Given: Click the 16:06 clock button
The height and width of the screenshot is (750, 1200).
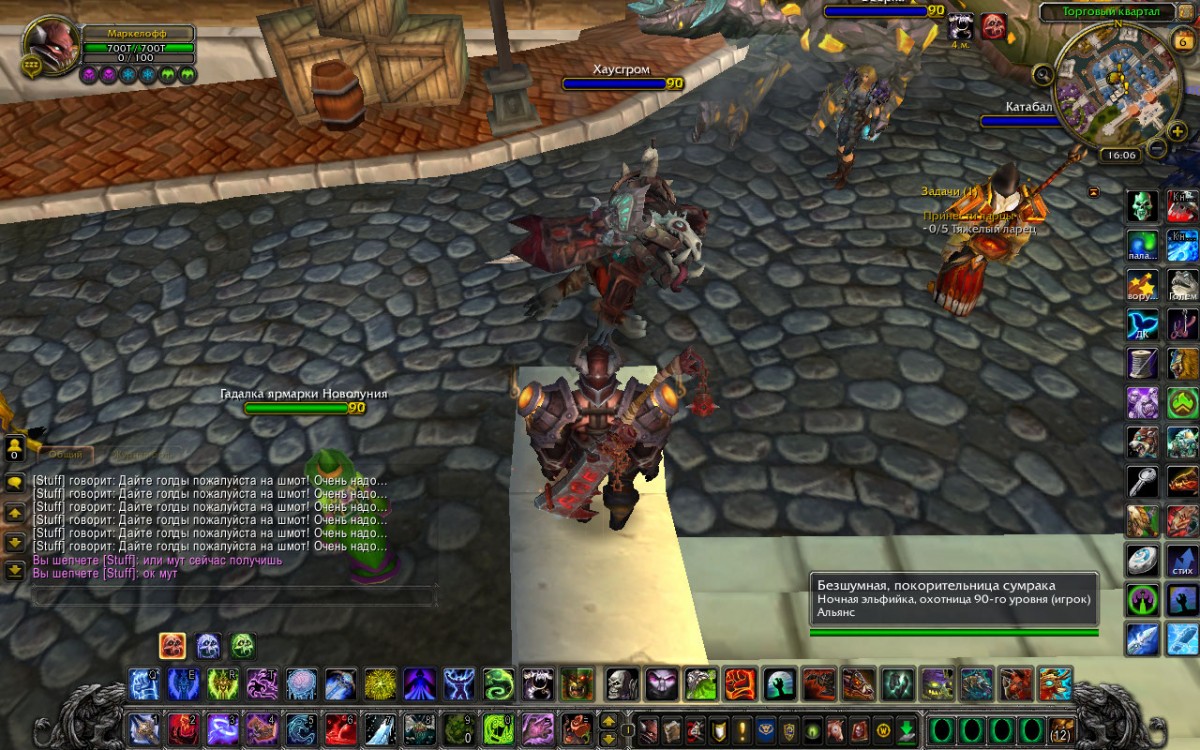Looking at the screenshot, I should [1119, 155].
